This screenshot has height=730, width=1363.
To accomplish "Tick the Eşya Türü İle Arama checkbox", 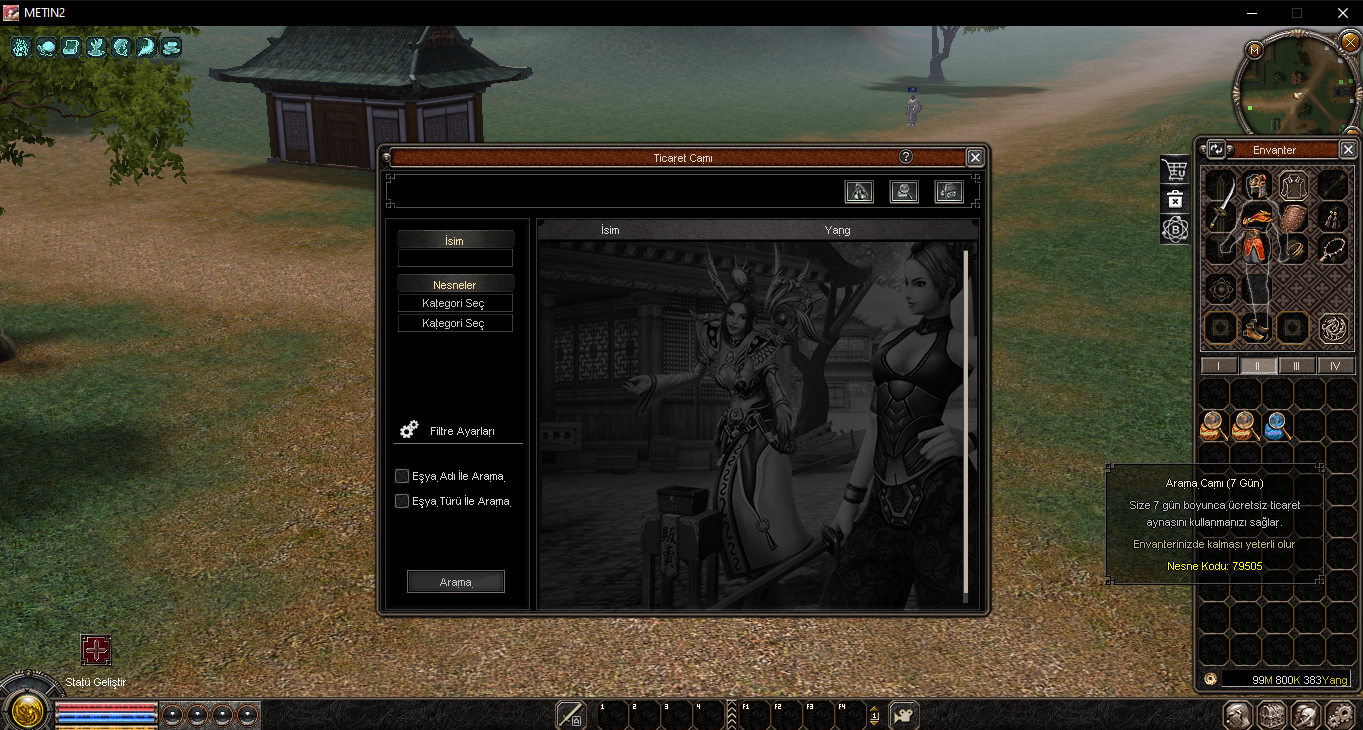I will tap(402, 501).
